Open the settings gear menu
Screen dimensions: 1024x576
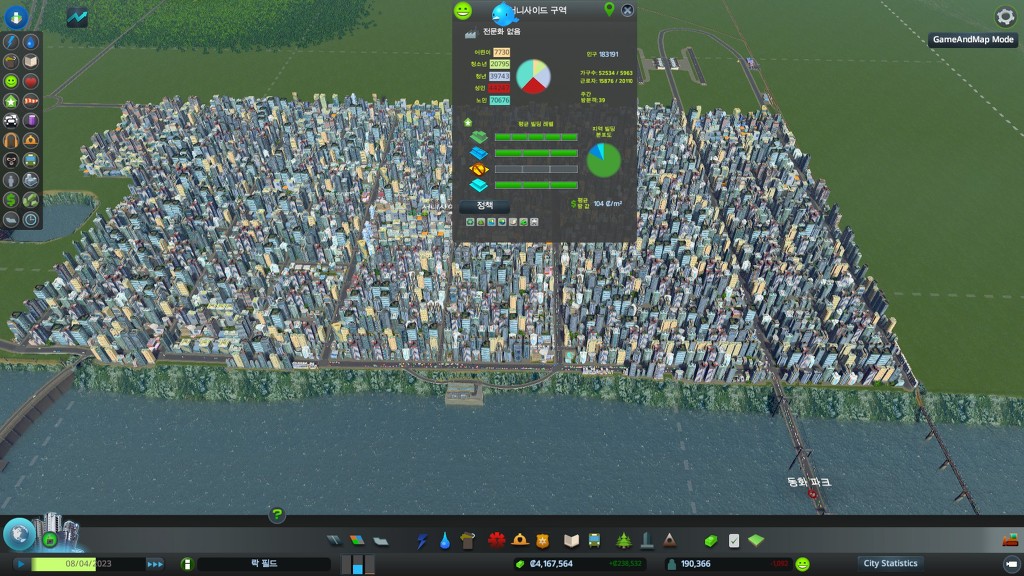coord(1005,17)
